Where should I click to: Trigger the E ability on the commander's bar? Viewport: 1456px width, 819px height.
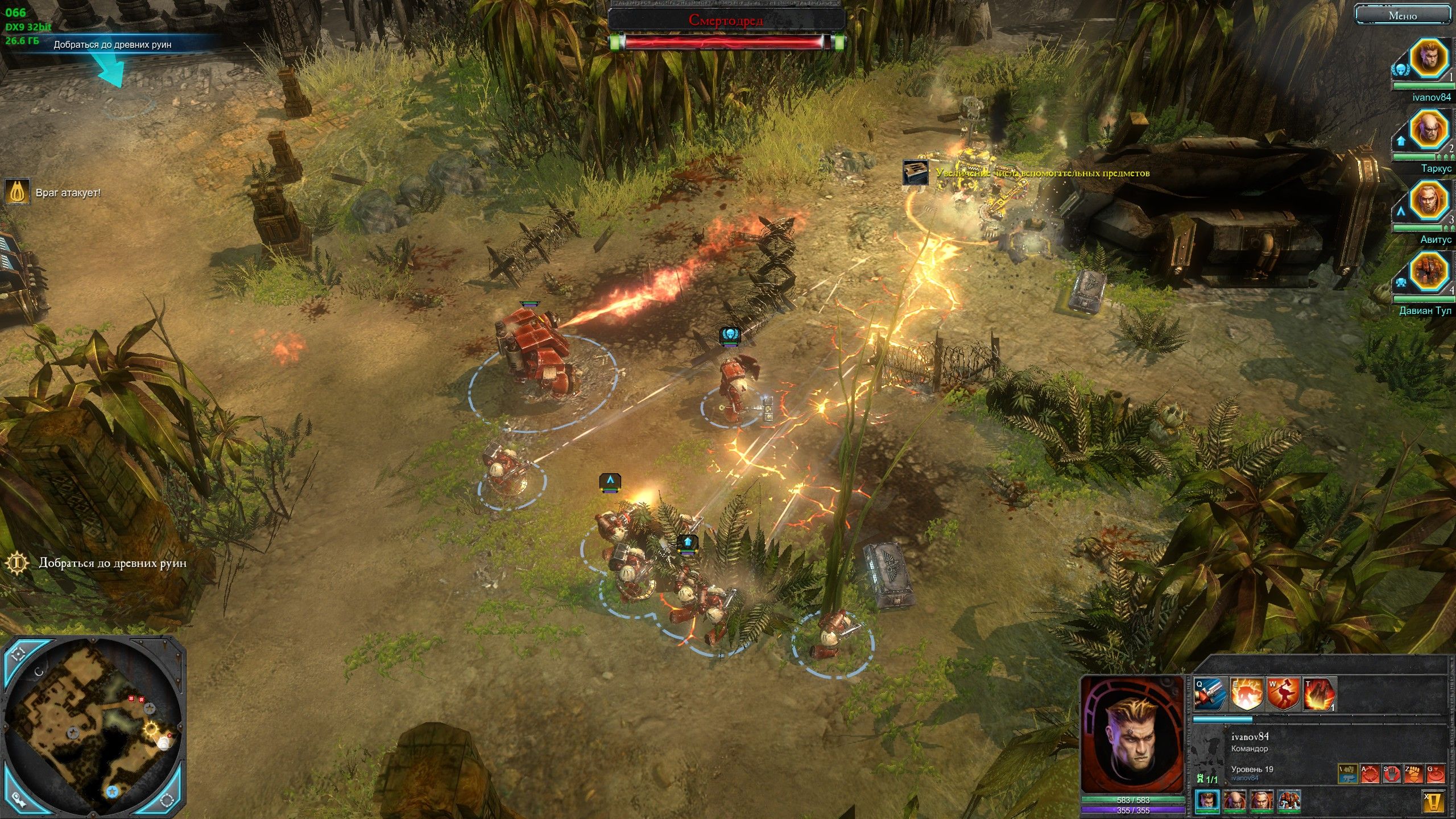tap(1245, 695)
